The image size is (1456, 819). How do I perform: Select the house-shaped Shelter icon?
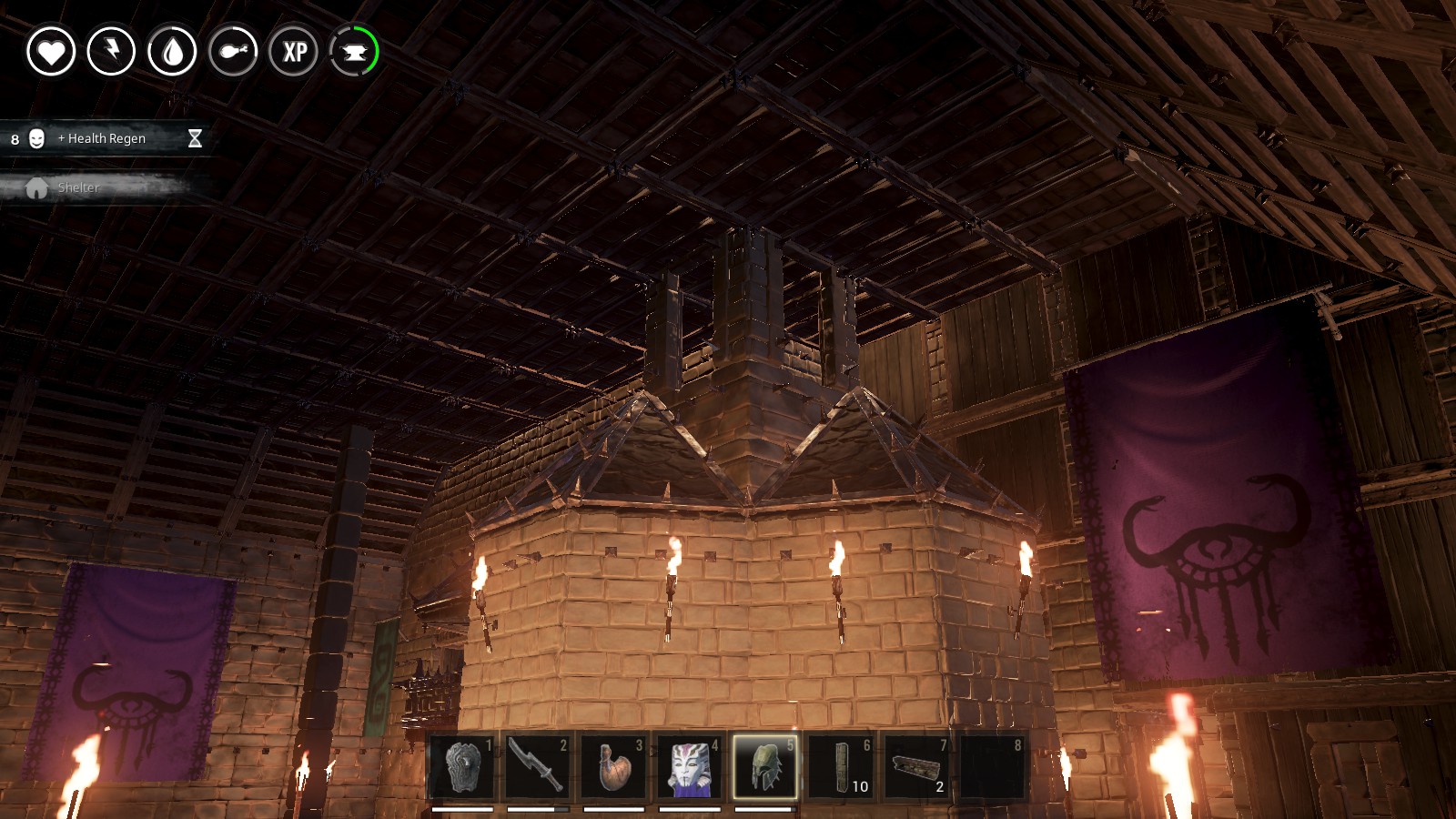tap(36, 188)
